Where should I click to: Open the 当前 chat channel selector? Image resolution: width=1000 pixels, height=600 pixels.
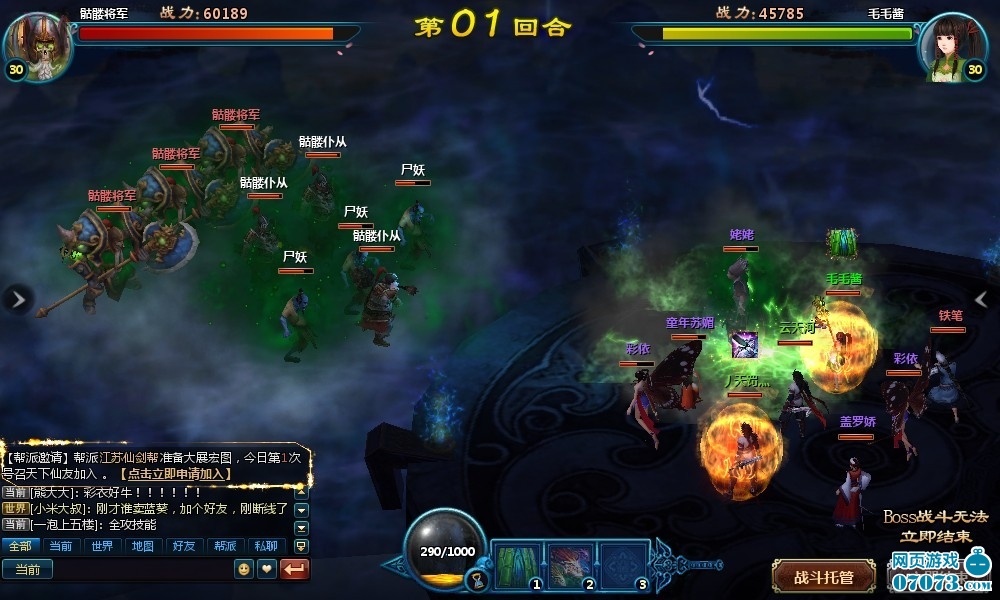(27, 569)
